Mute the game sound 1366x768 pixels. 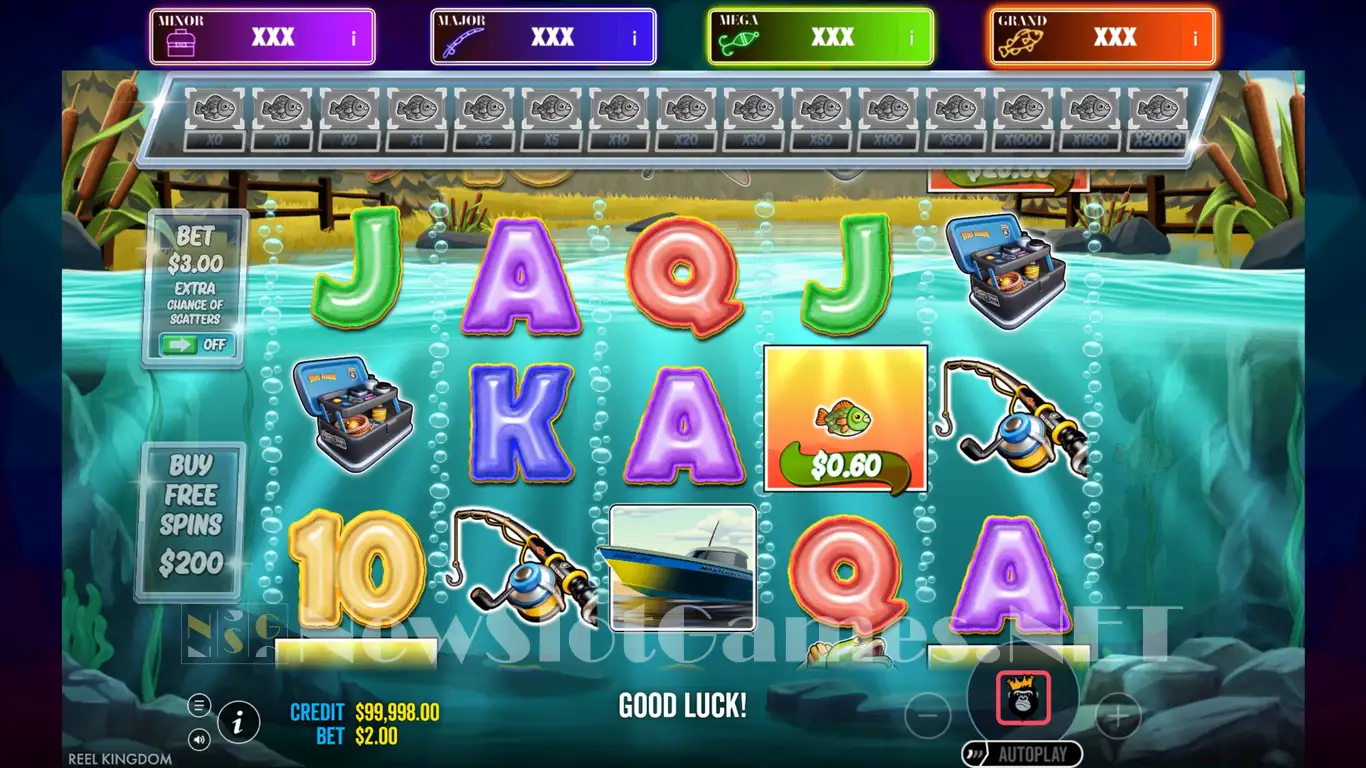coord(199,740)
